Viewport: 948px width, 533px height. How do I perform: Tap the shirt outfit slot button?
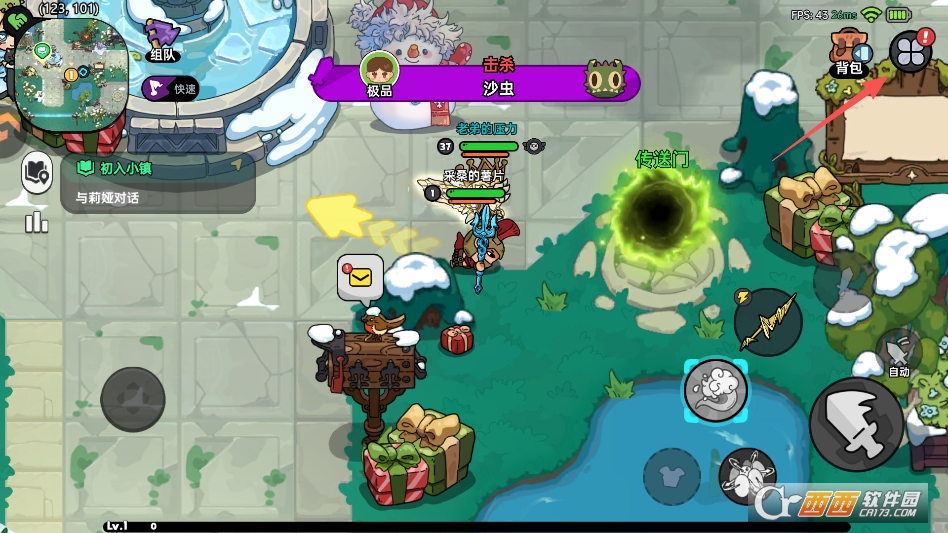672,476
